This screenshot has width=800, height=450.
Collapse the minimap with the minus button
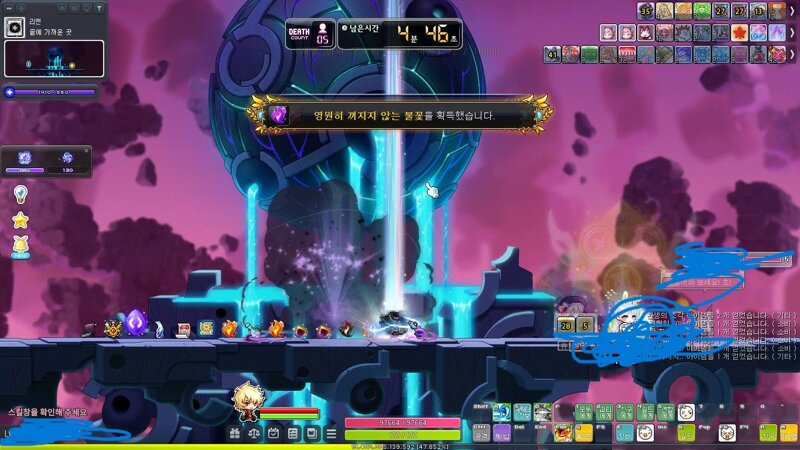8,8
